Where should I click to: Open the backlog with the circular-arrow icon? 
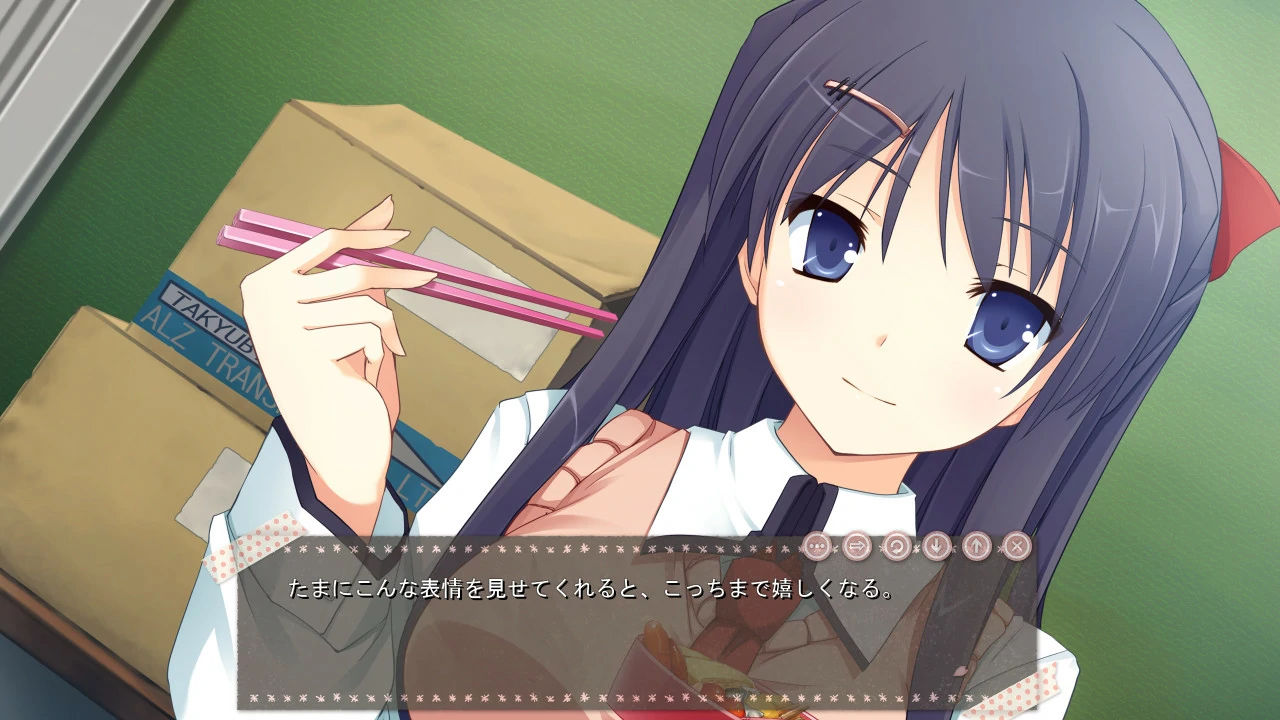[x=898, y=545]
